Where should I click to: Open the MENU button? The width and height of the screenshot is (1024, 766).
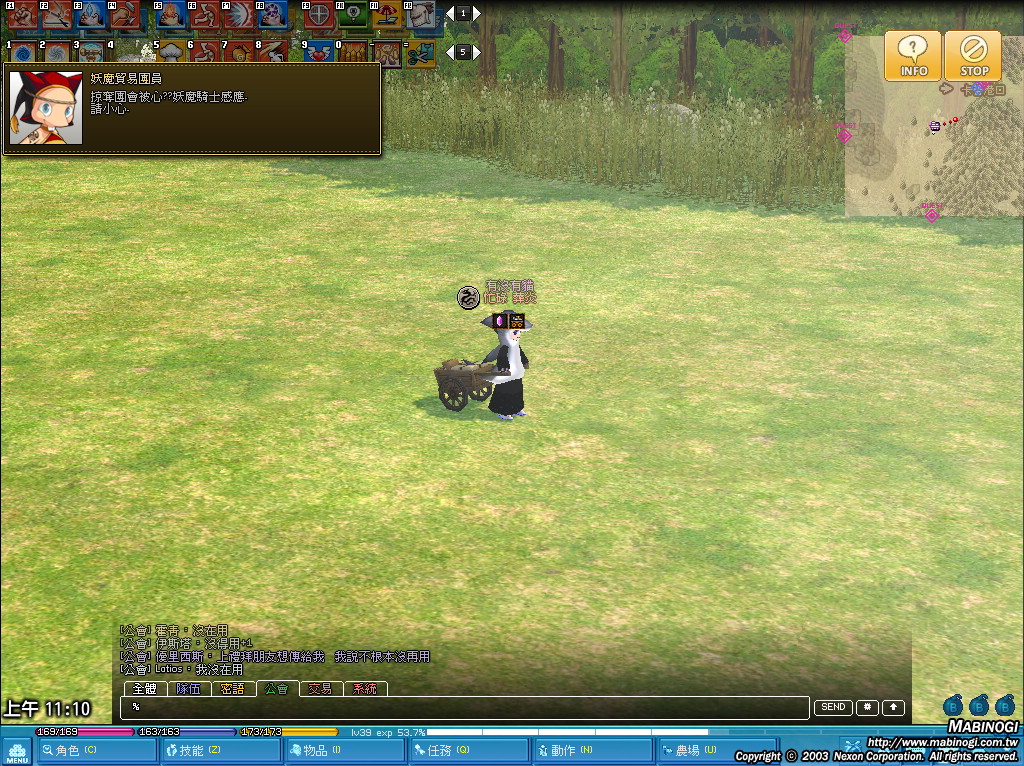pyautogui.click(x=17, y=751)
